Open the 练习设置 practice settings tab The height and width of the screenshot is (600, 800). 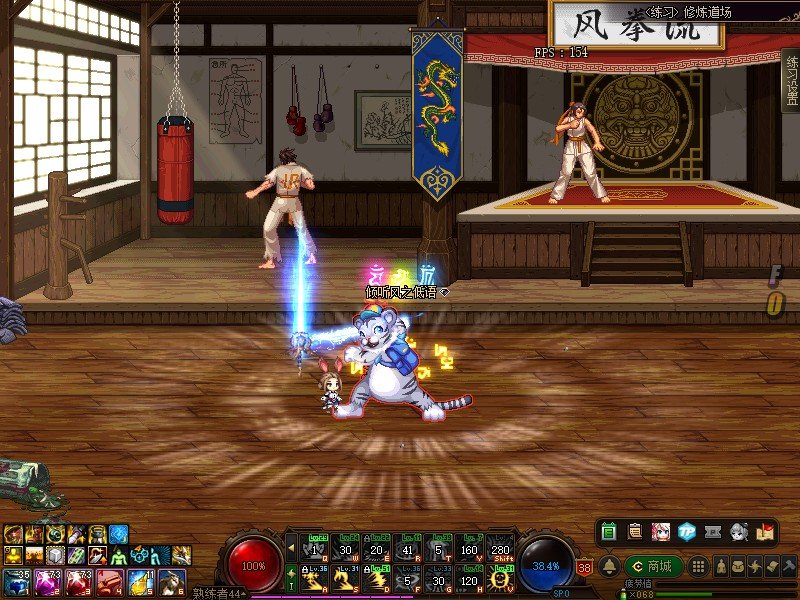click(789, 79)
